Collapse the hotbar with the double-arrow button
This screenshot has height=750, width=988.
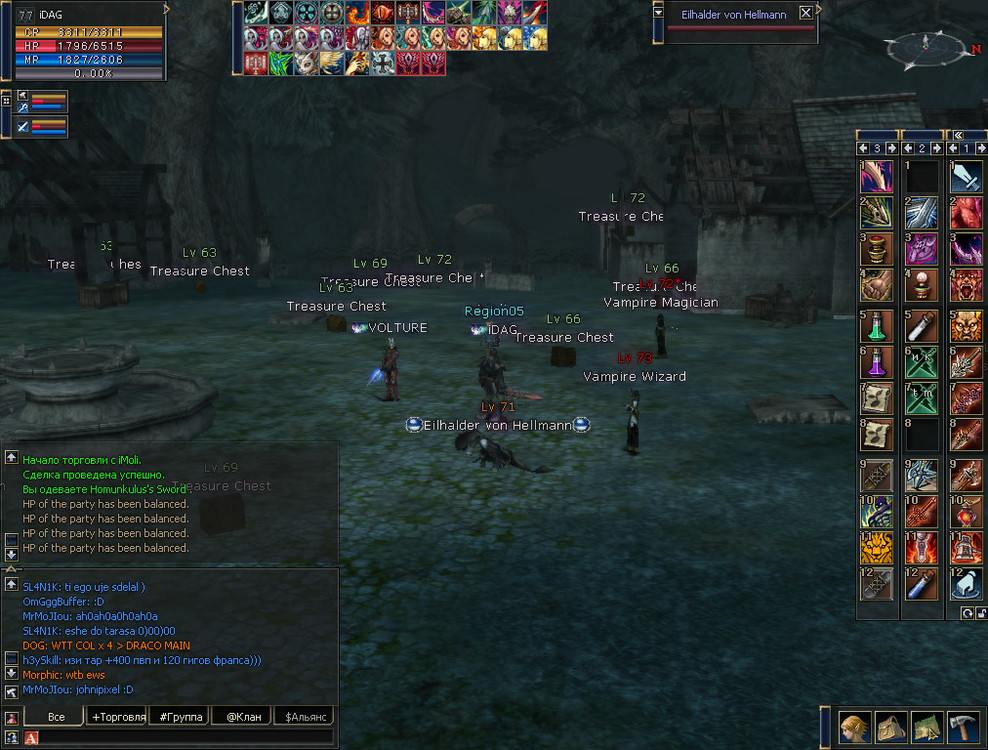(x=957, y=135)
